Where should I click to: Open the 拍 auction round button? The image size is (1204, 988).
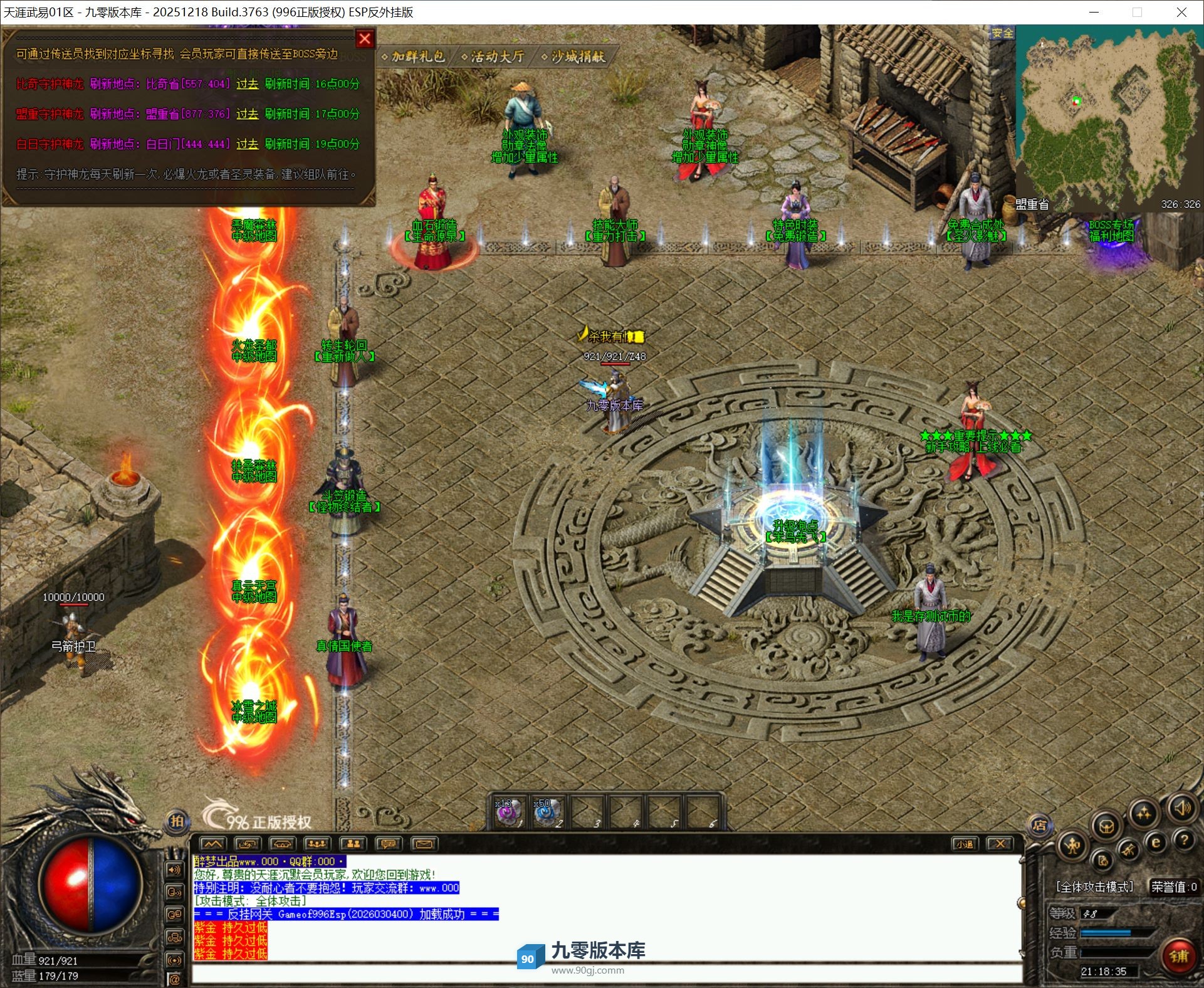[x=177, y=821]
